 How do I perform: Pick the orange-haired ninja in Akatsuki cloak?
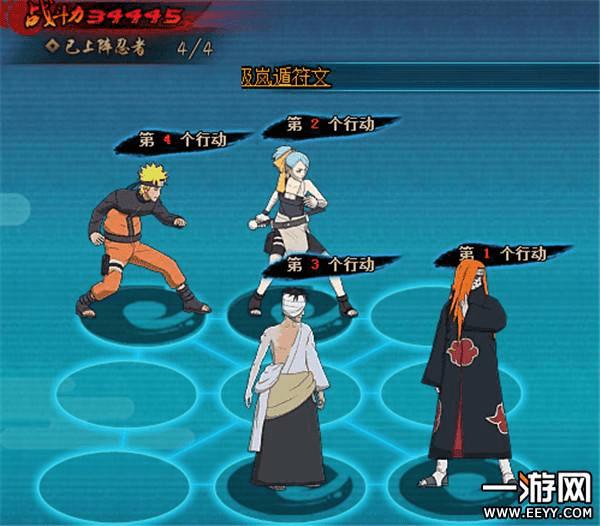point(469,370)
